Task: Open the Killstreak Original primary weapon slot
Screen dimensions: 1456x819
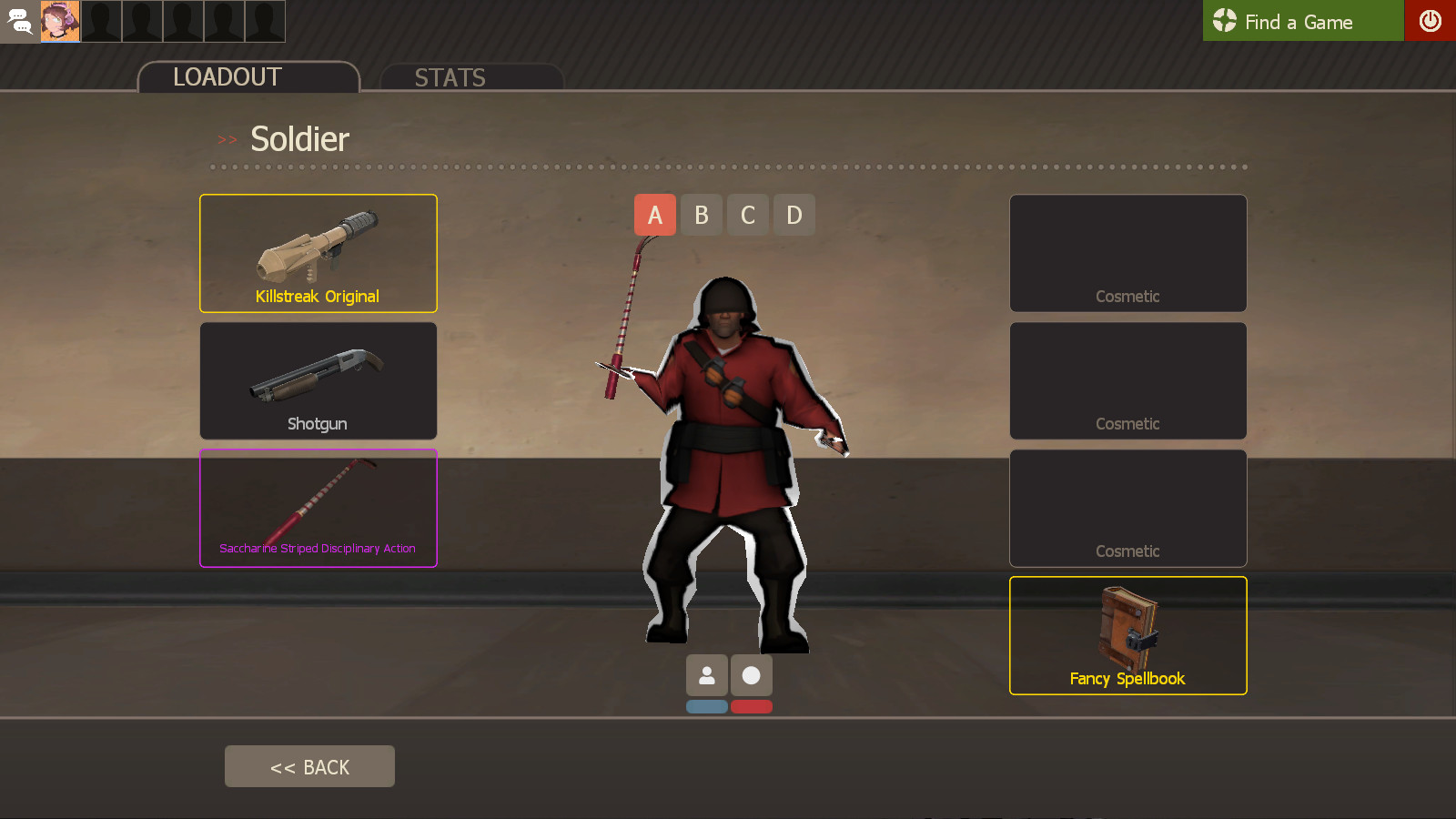Action: click(x=318, y=253)
